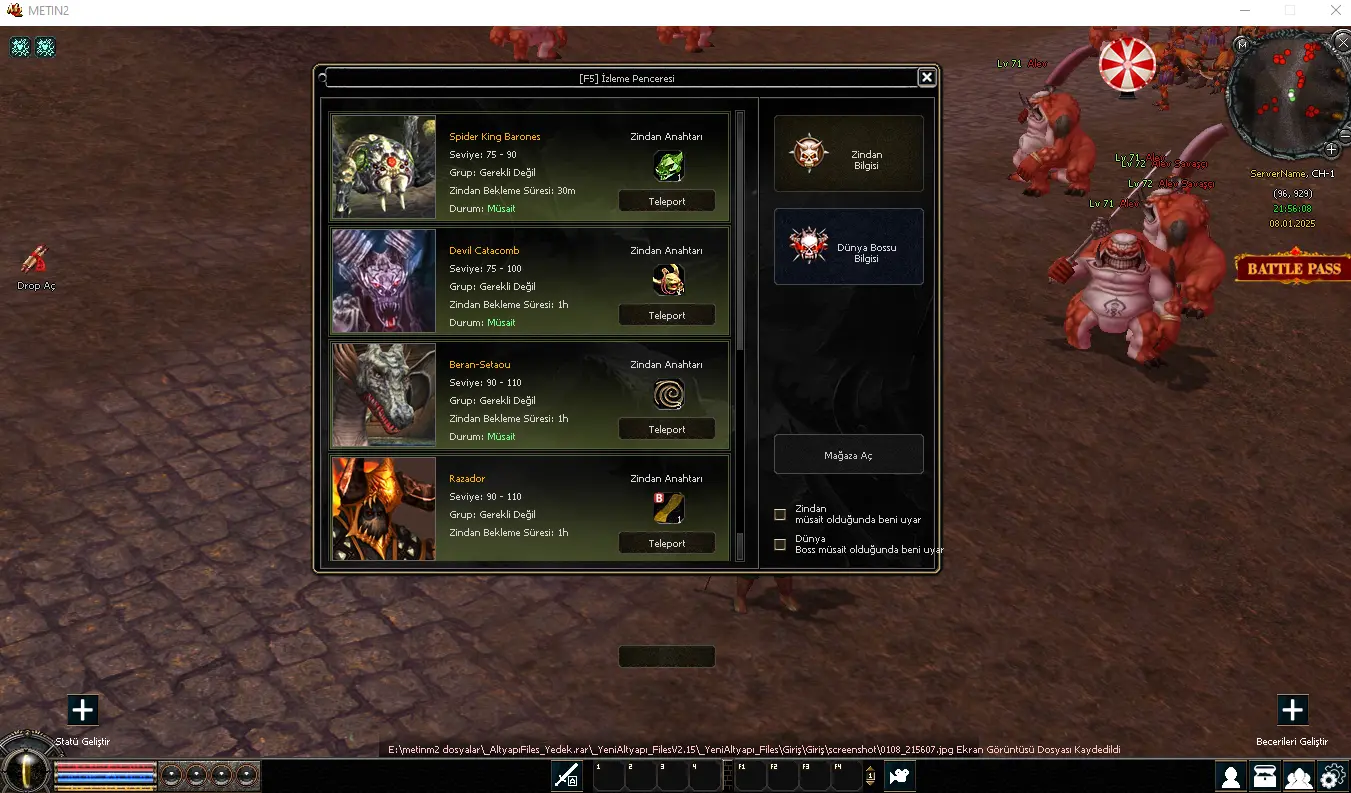Open Becerileri Geliştir plus button
Screen dimensions: 1351x793
click(x=1292, y=710)
